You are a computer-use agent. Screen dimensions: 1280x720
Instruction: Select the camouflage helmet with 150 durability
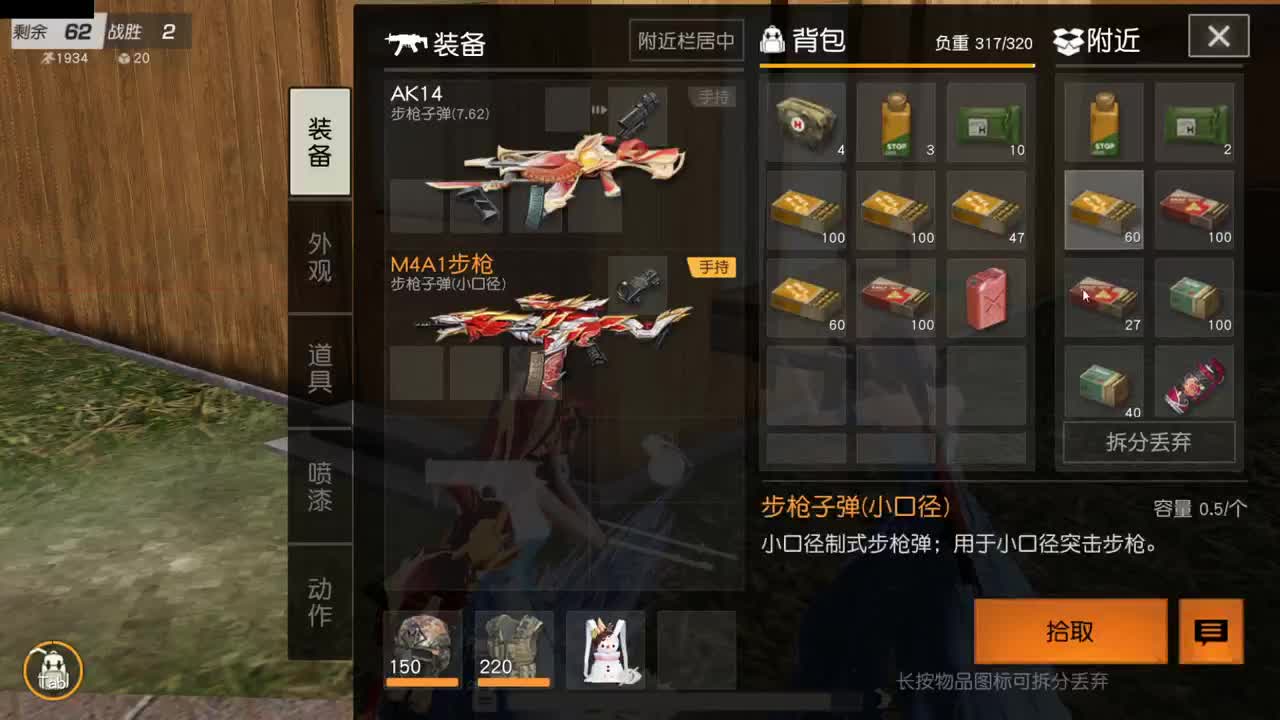[x=422, y=650]
